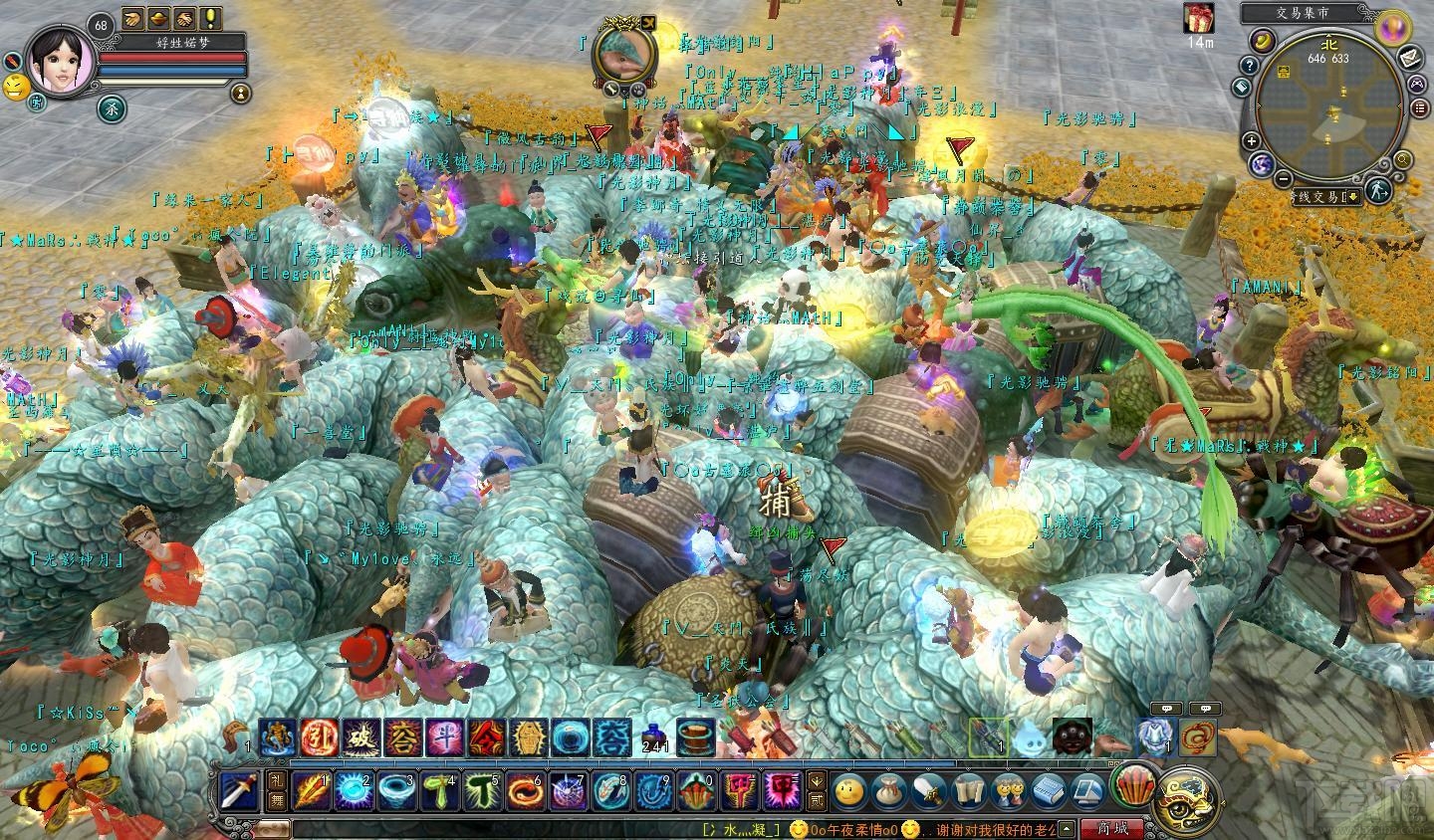The width and height of the screenshot is (1434, 840).
Task: Click the player portrait
Action: 60,58
